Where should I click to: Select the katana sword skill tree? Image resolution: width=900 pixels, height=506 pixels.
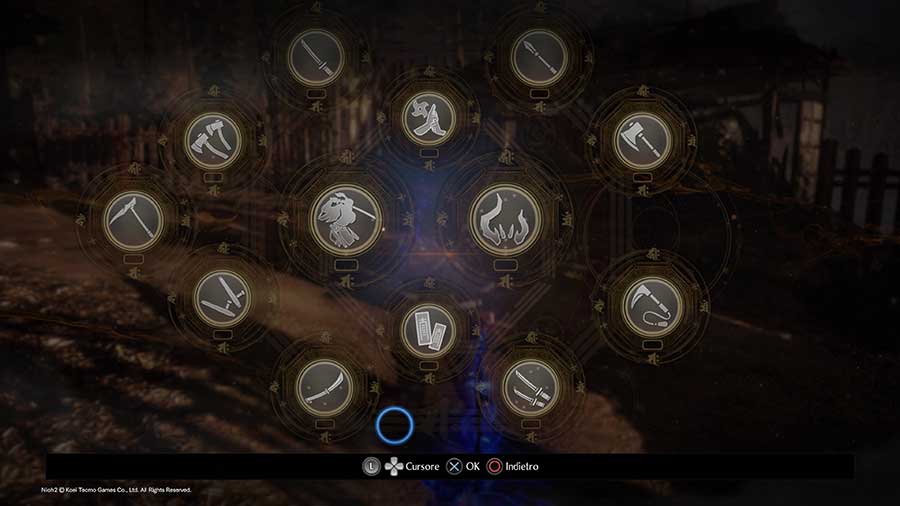315,56
